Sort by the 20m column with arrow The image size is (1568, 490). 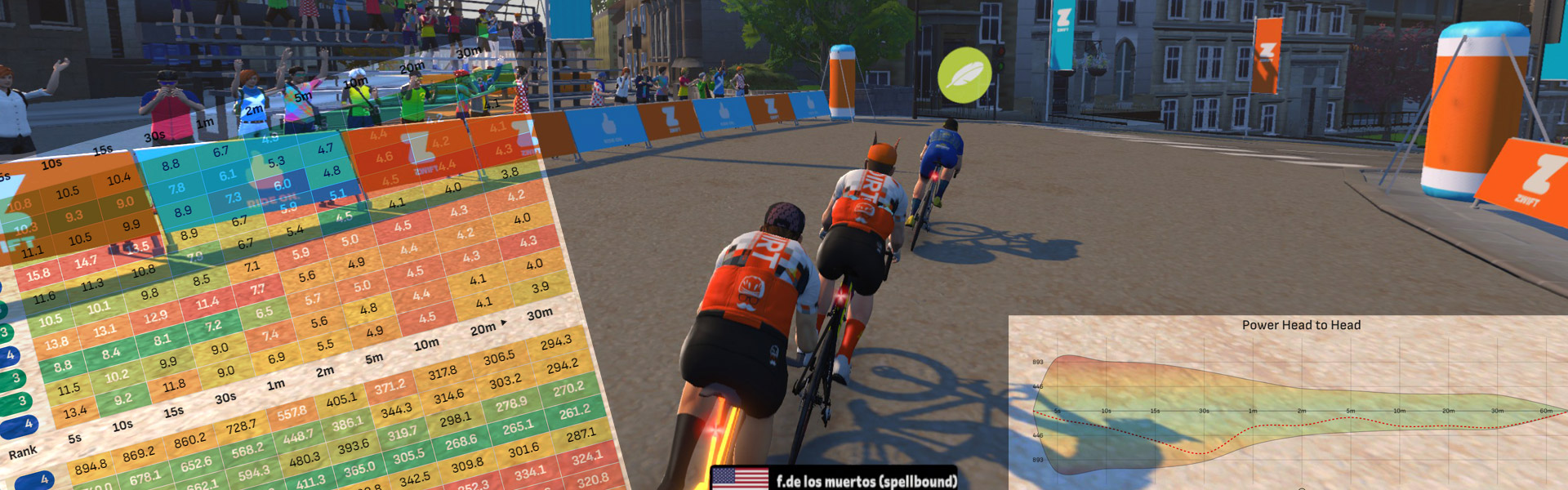[488, 327]
